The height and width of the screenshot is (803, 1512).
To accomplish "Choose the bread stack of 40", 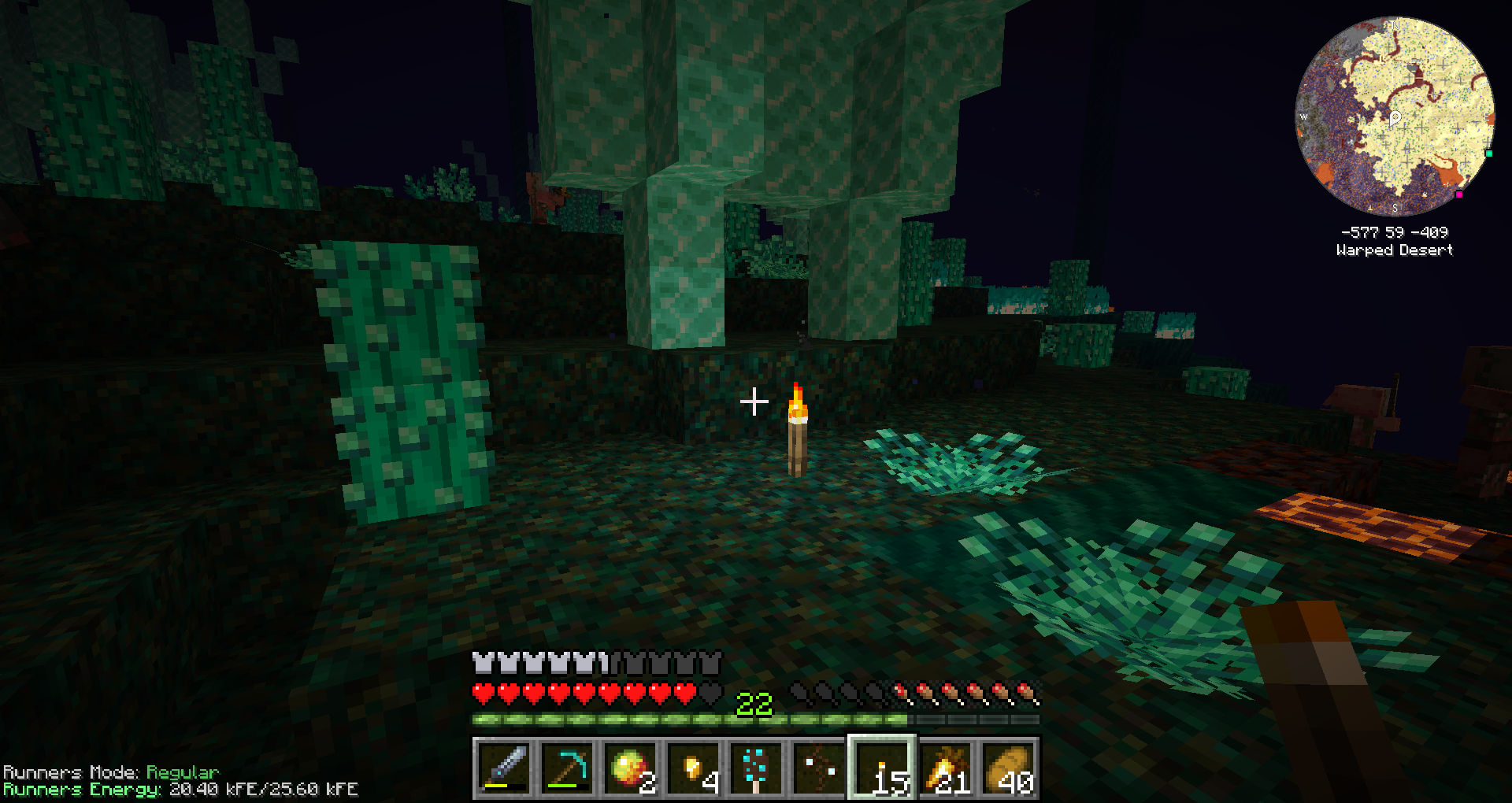I will 1008,768.
